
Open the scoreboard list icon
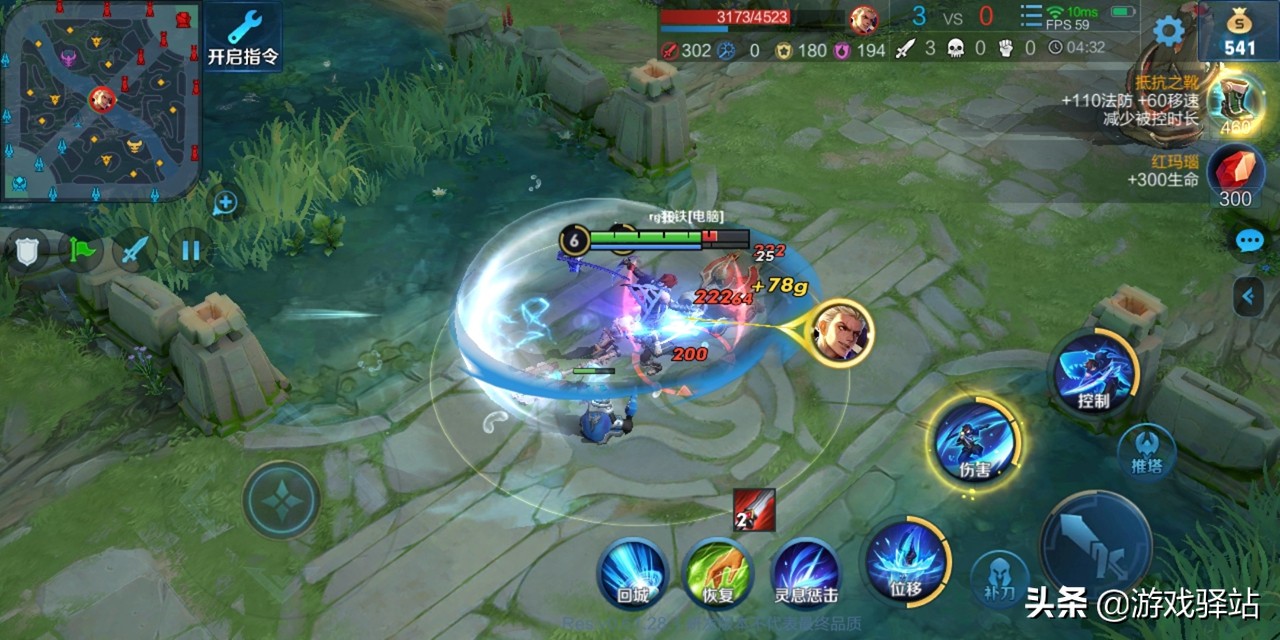click(1031, 17)
